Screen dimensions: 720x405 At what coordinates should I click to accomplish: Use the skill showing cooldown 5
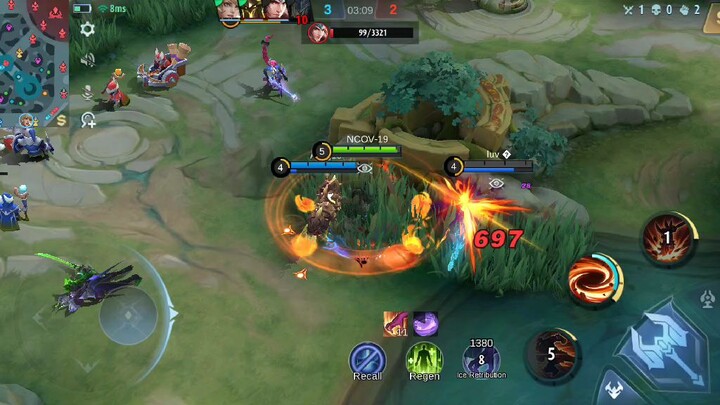pyautogui.click(x=552, y=353)
